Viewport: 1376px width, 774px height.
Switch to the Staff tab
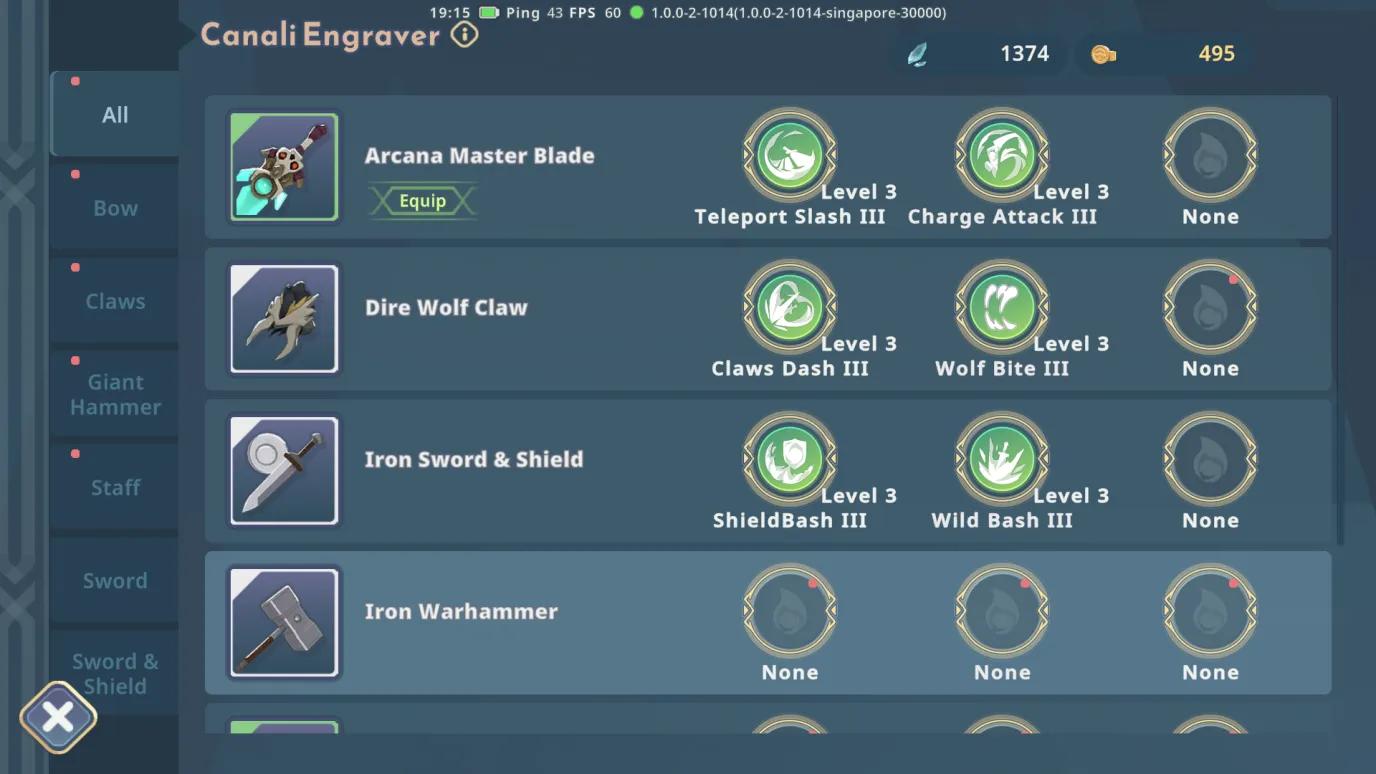tap(115, 487)
